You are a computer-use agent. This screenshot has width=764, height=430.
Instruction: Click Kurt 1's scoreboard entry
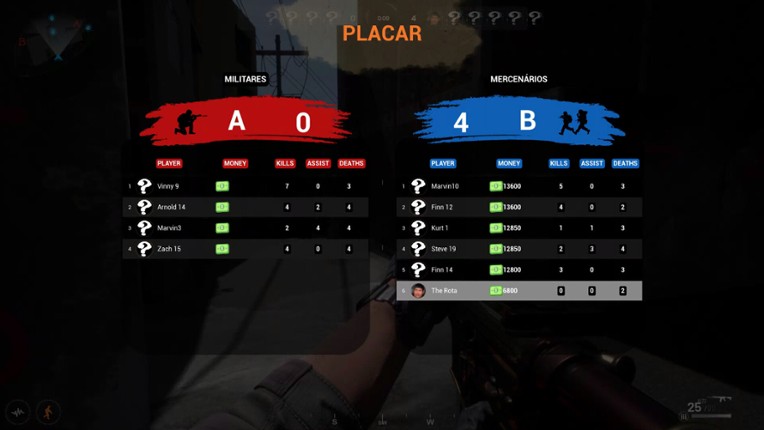click(520, 228)
